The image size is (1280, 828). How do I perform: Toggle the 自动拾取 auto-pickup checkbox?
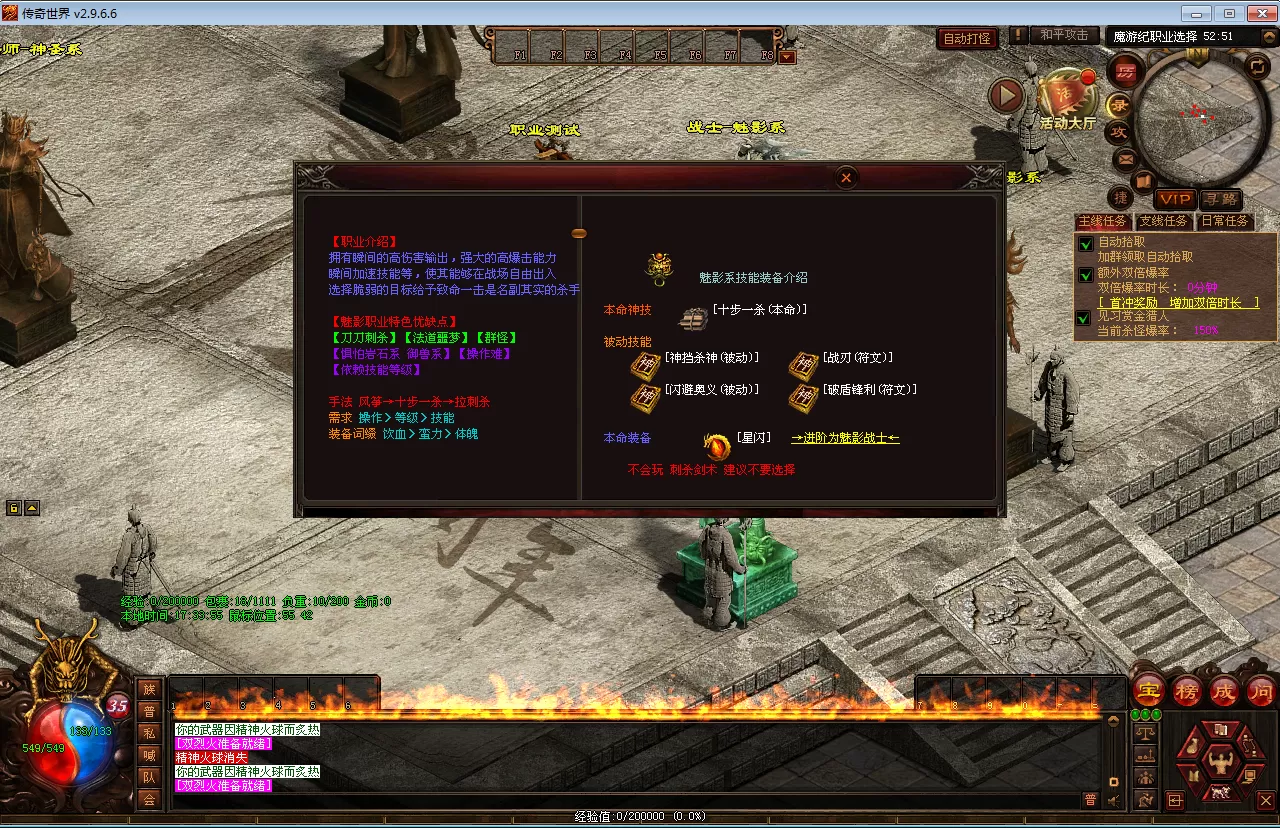tap(1085, 243)
